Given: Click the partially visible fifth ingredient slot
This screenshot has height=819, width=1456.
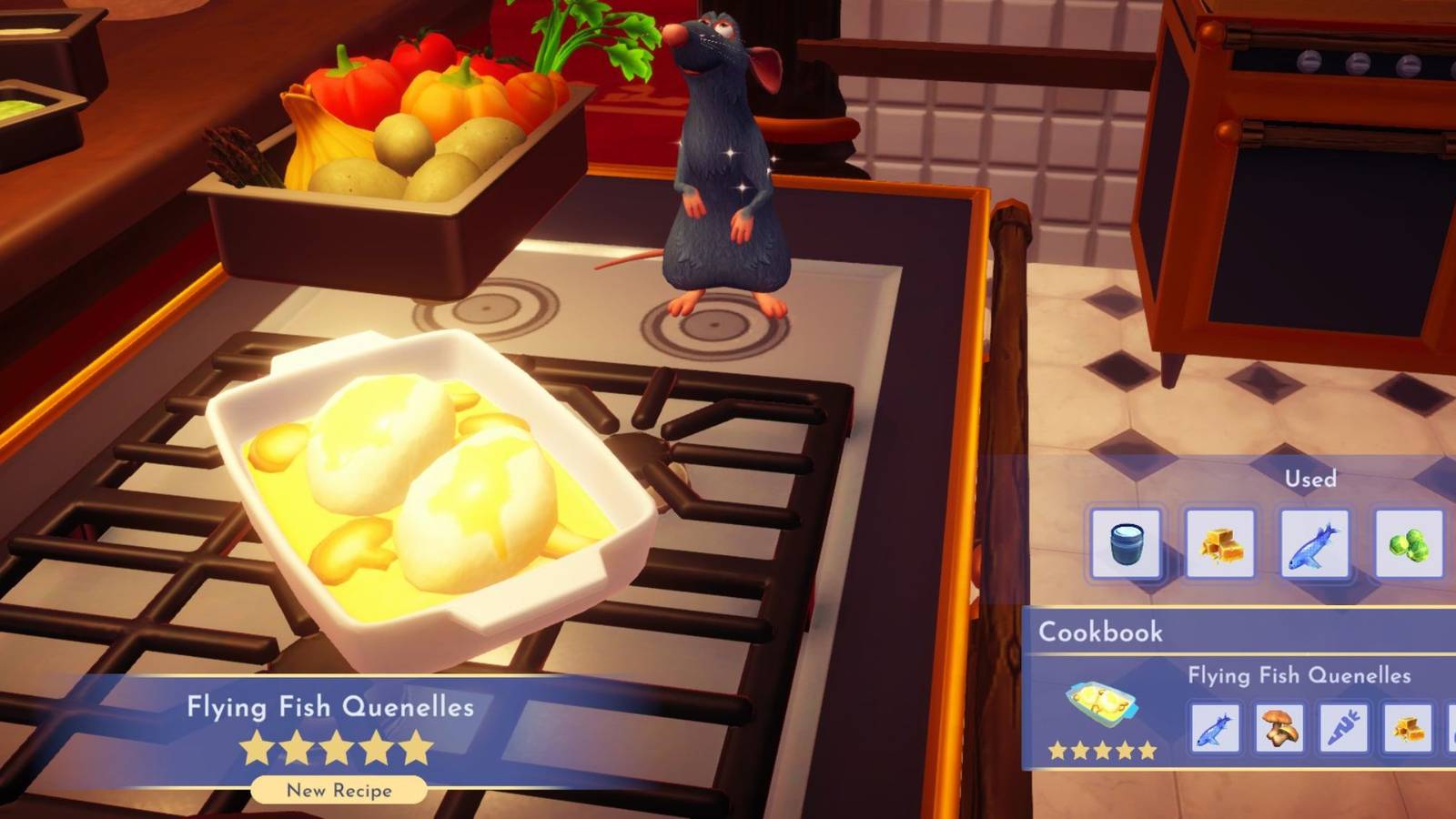Looking at the screenshot, I should pyautogui.click(x=1451, y=730).
